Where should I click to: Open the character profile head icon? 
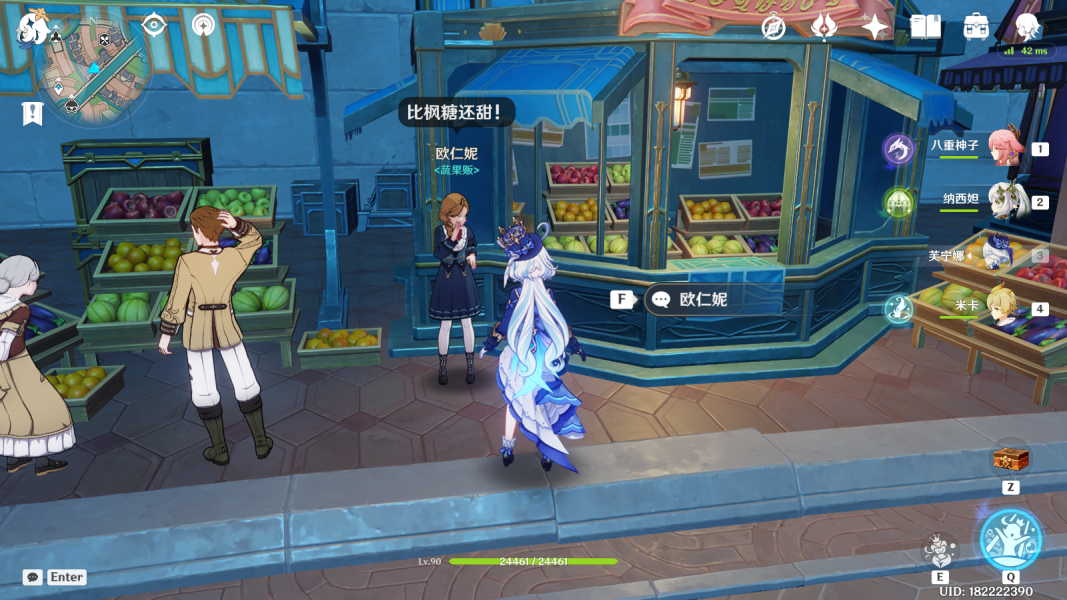pyautogui.click(x=1027, y=27)
